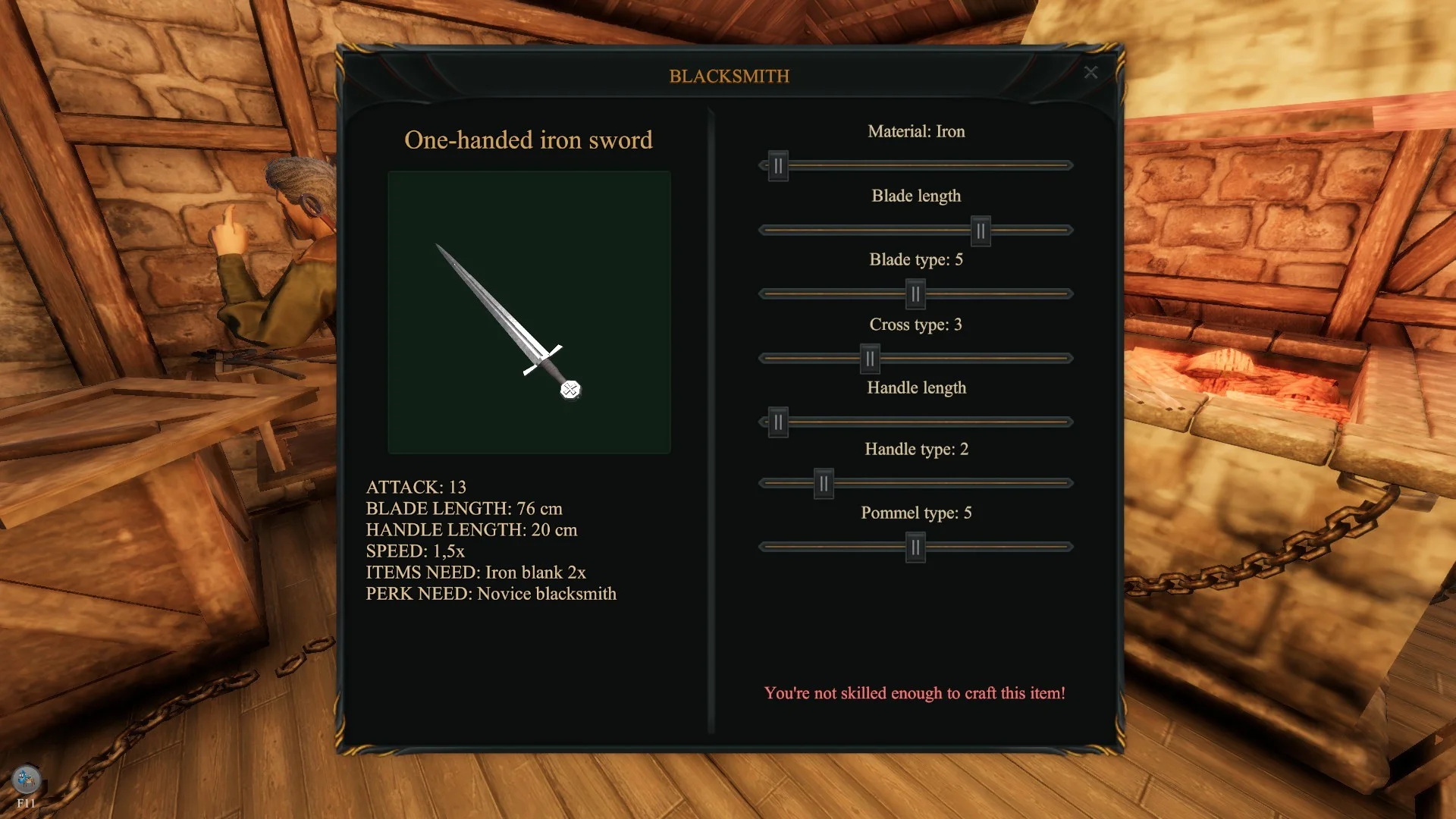1456x819 pixels.
Task: Close the Blacksmith window
Action: click(x=1090, y=73)
